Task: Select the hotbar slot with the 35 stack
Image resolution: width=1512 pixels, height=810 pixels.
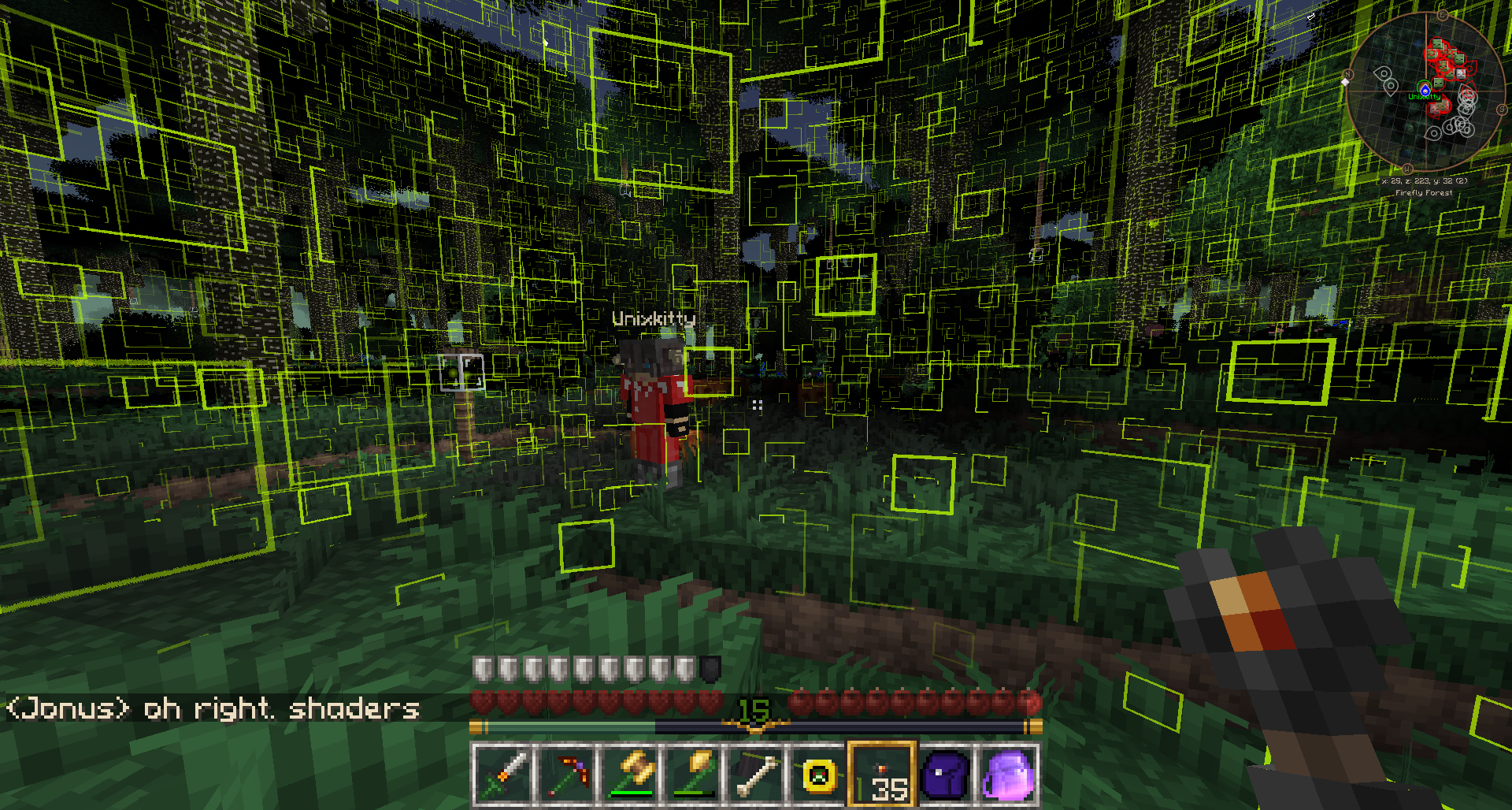Action: (x=882, y=775)
